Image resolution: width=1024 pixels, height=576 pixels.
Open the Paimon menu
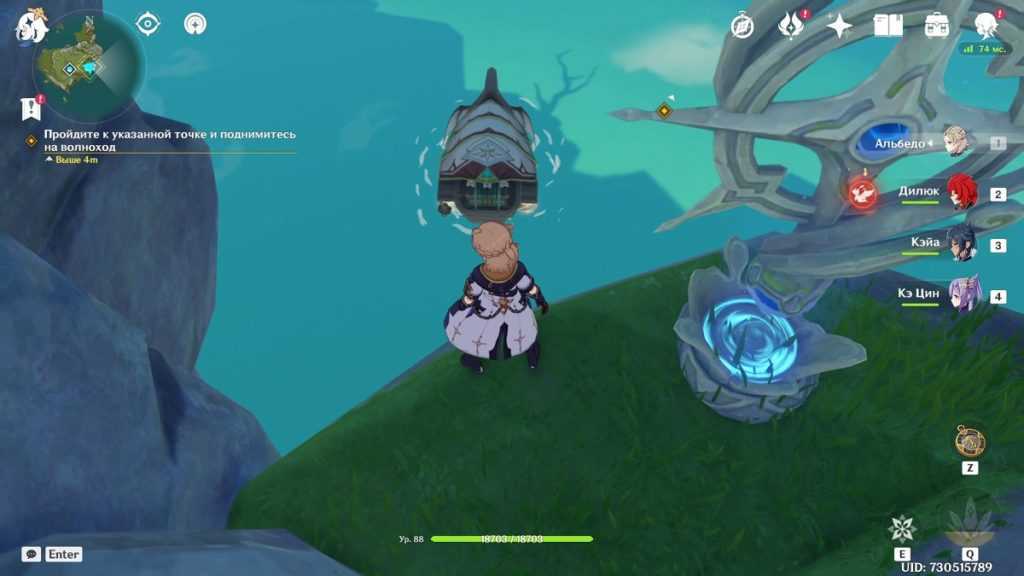[31, 27]
